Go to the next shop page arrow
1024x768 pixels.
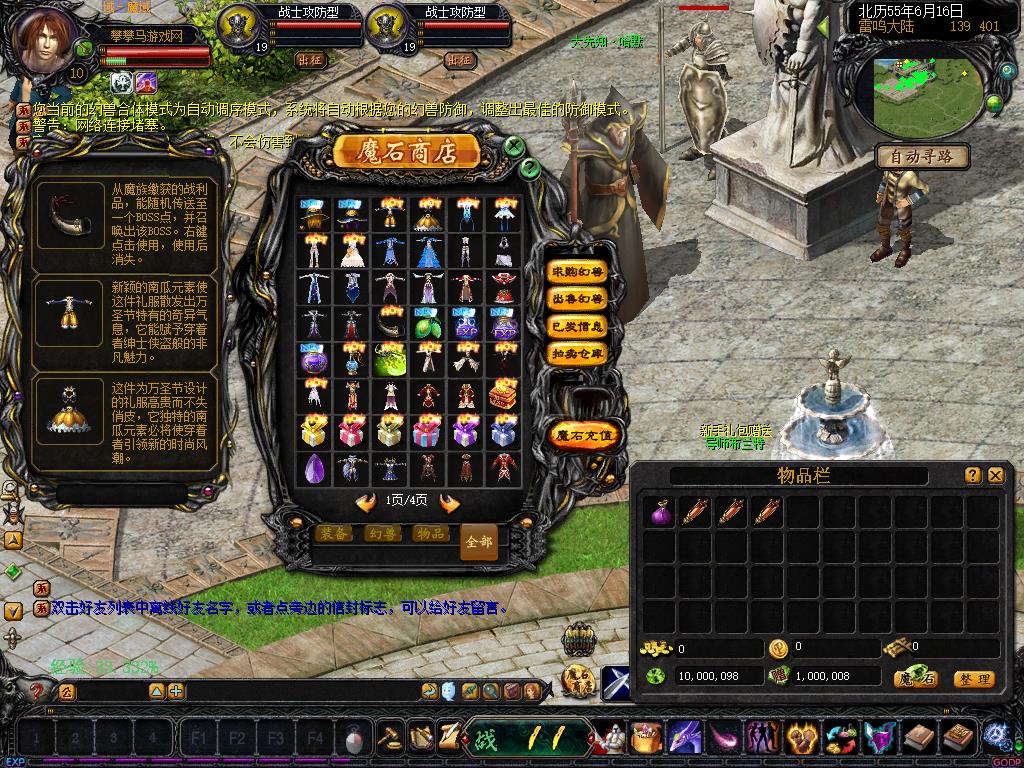(x=450, y=502)
